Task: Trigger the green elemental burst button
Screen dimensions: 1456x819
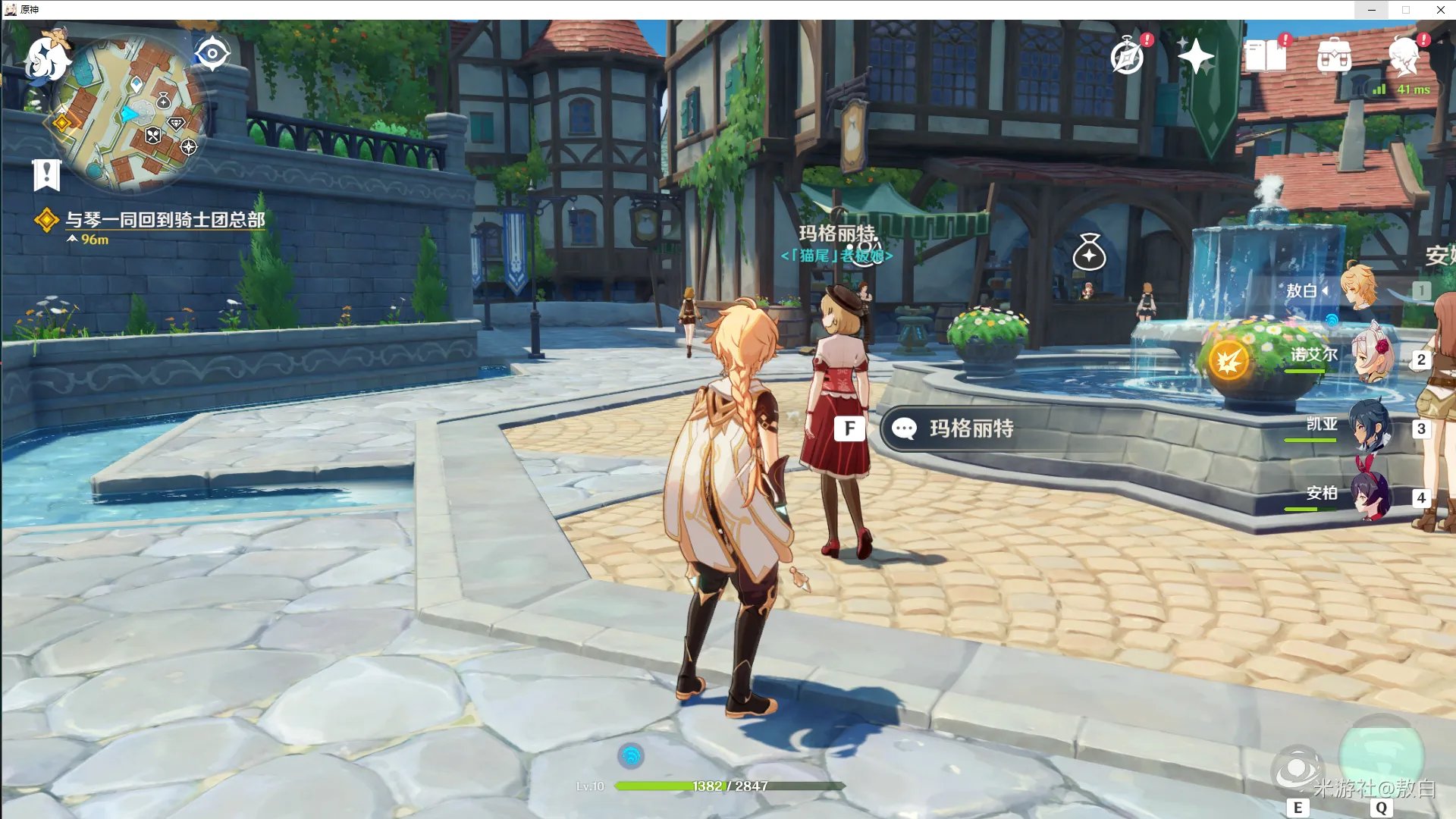Action: pyautogui.click(x=1381, y=755)
